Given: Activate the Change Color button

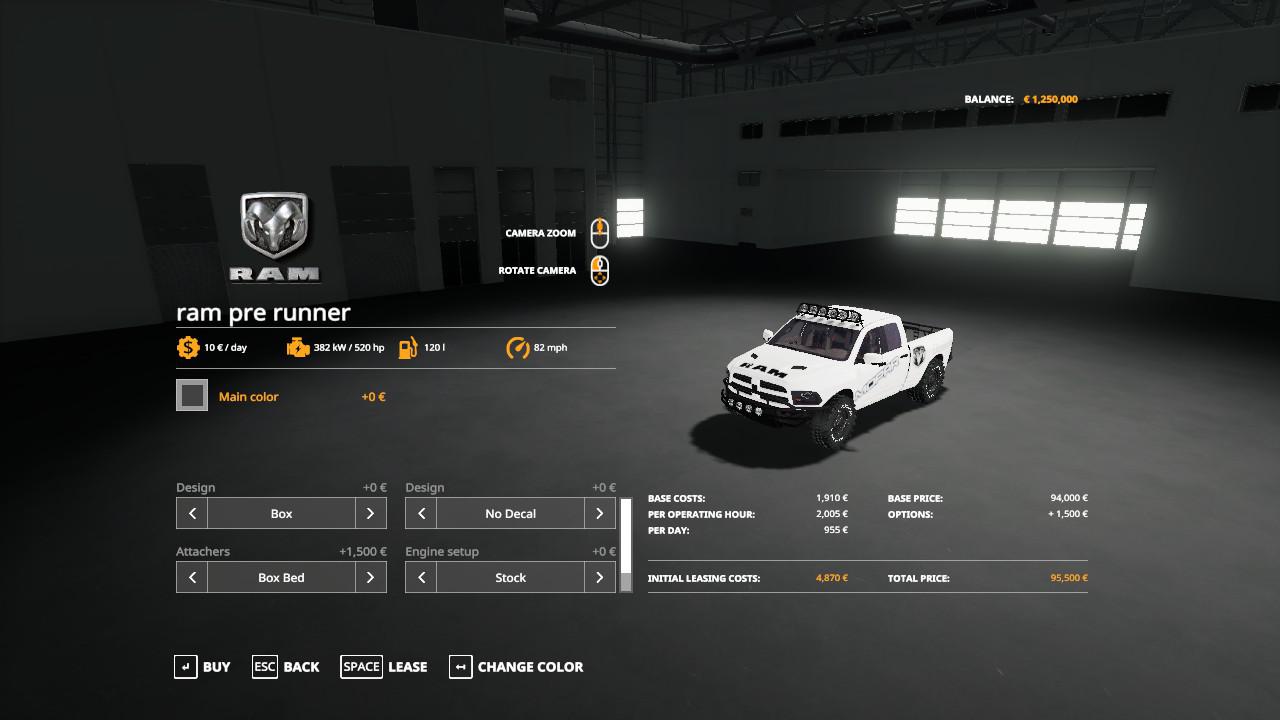Looking at the screenshot, I should (x=516, y=667).
